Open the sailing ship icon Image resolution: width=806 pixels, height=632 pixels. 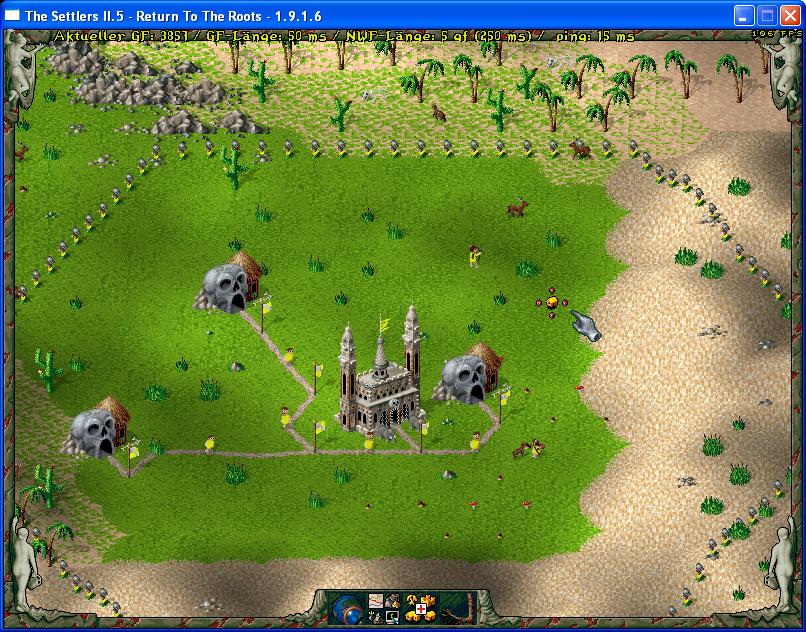[374, 617]
